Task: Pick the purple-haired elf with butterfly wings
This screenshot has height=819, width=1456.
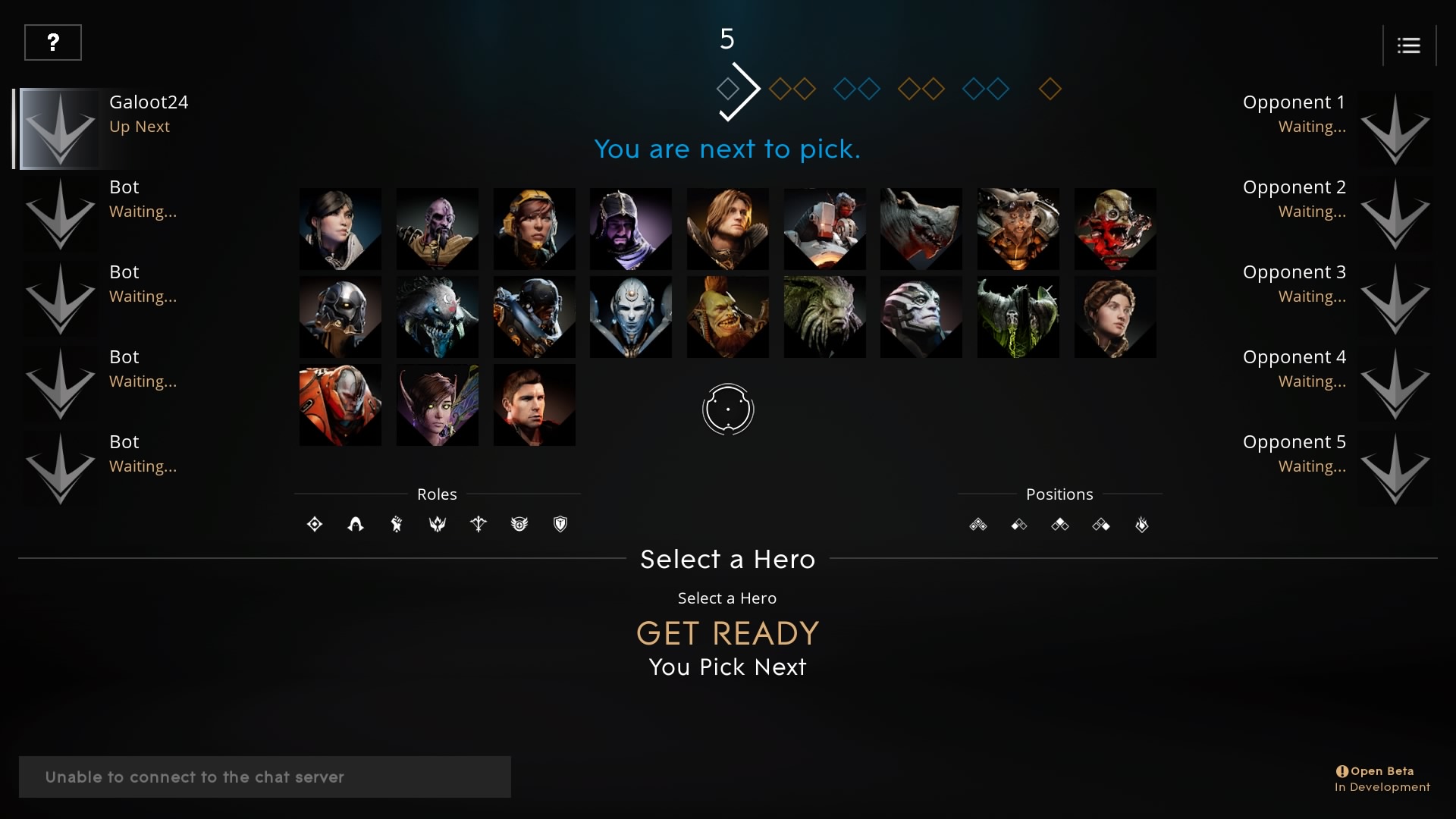Action: pyautogui.click(x=437, y=405)
